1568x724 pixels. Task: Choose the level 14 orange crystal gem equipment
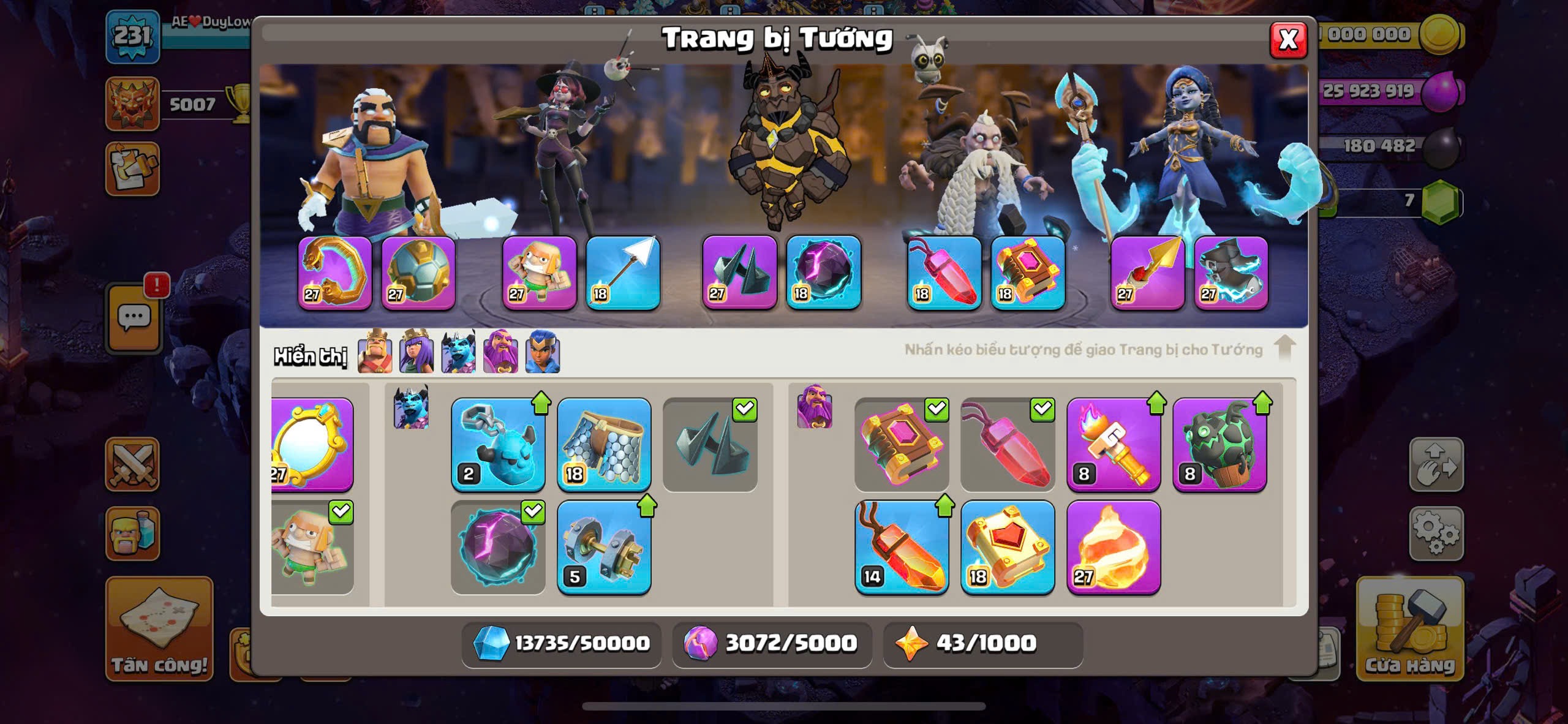point(902,548)
